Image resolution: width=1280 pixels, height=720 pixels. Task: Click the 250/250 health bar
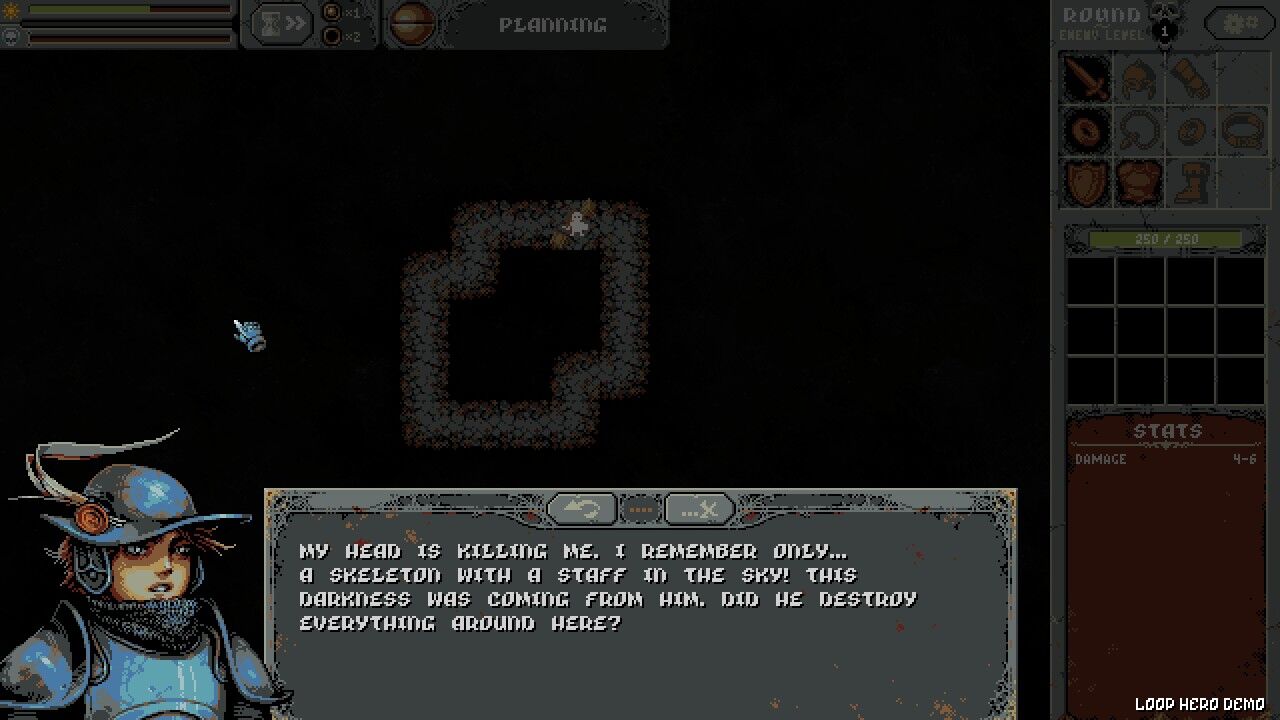tap(1168, 238)
